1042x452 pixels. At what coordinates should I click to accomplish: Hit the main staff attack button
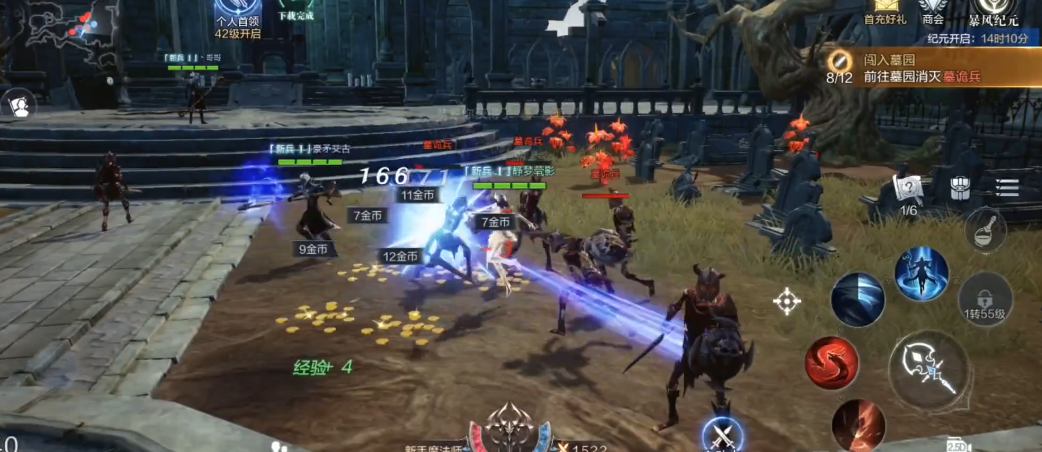[x=928, y=369]
